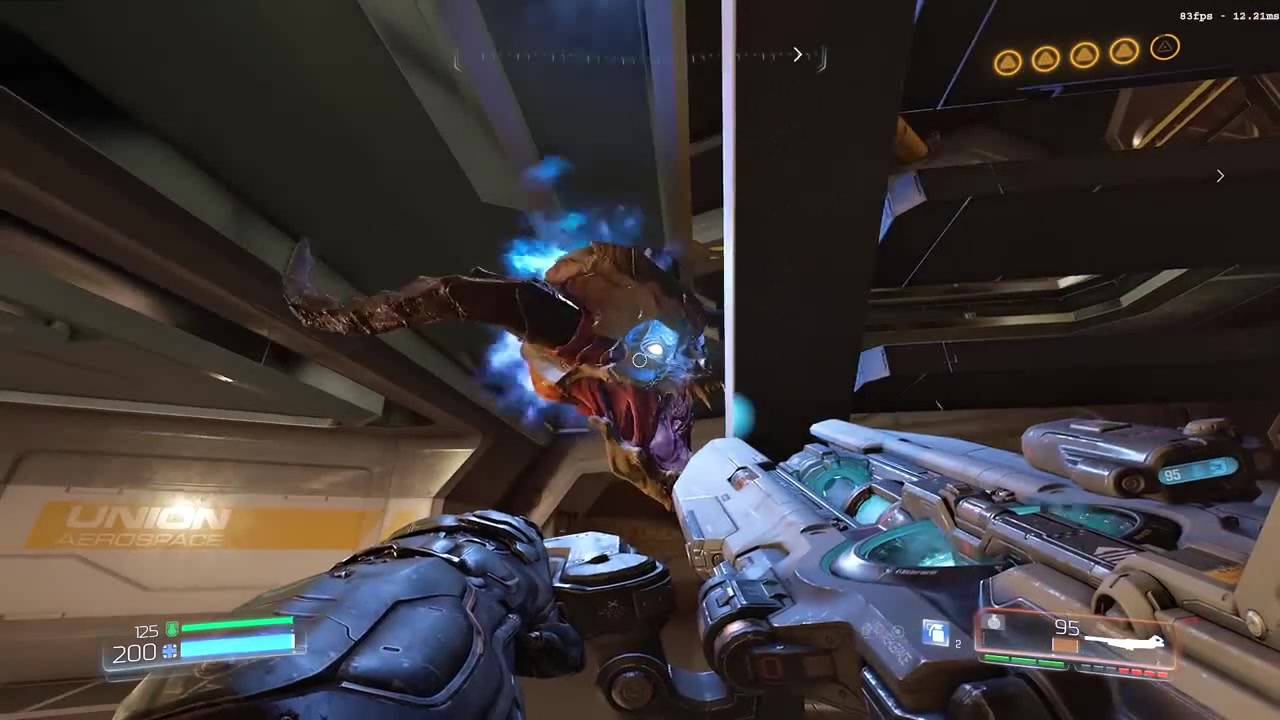Click the blue health cross icon
This screenshot has height=720, width=1280.
point(169,652)
